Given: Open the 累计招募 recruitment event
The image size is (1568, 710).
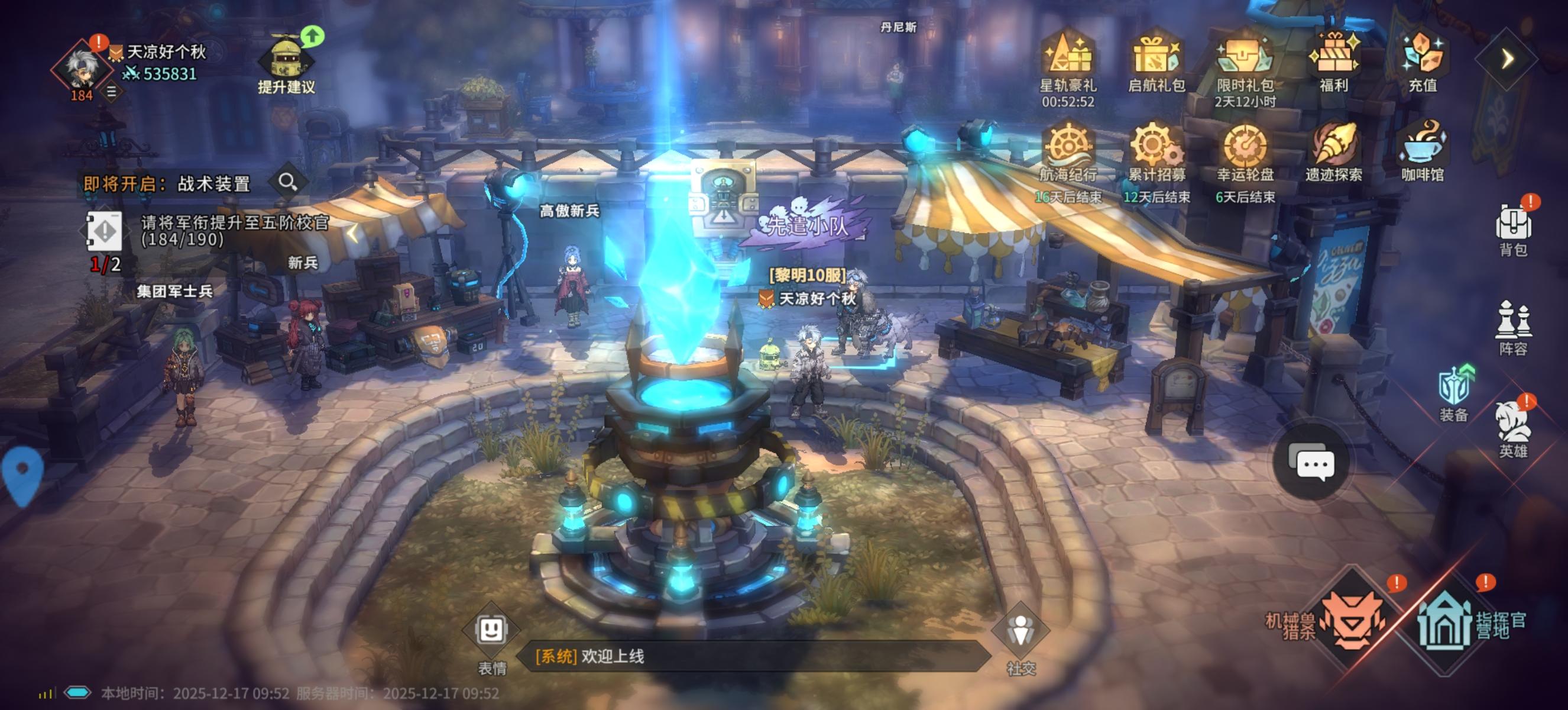Looking at the screenshot, I should [1156, 149].
